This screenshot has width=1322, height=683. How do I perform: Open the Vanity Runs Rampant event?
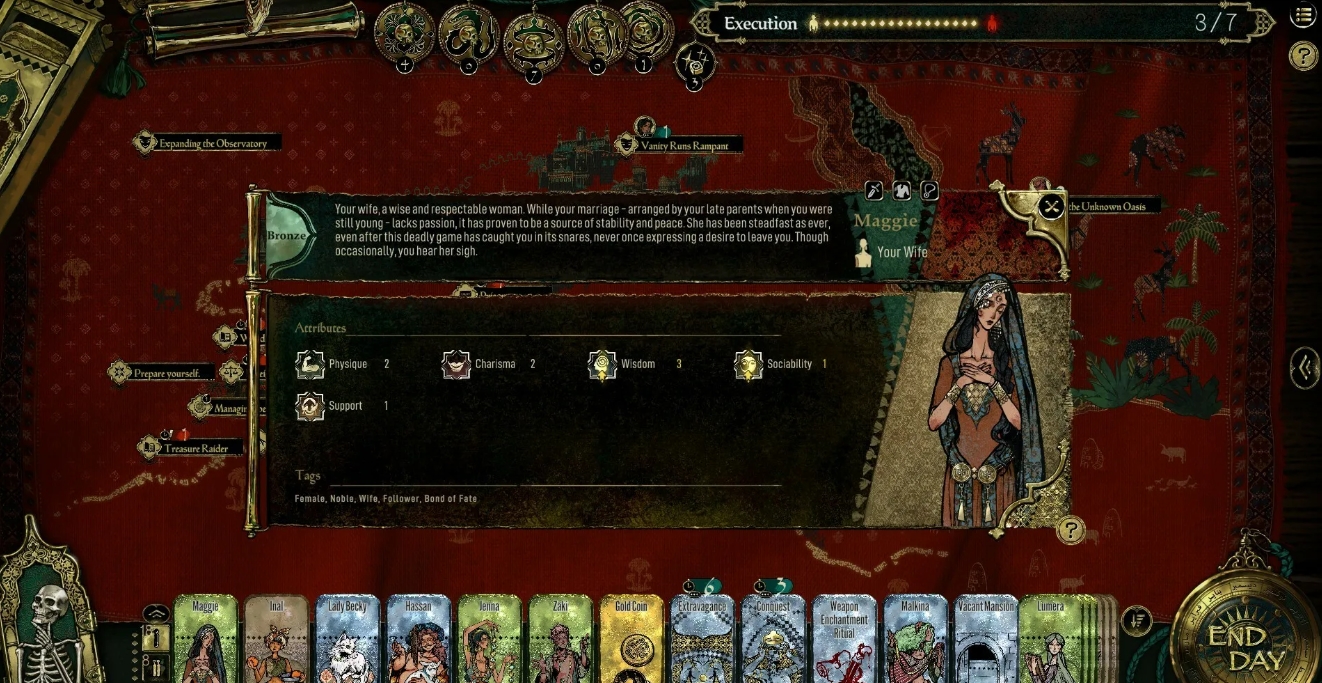click(x=678, y=146)
